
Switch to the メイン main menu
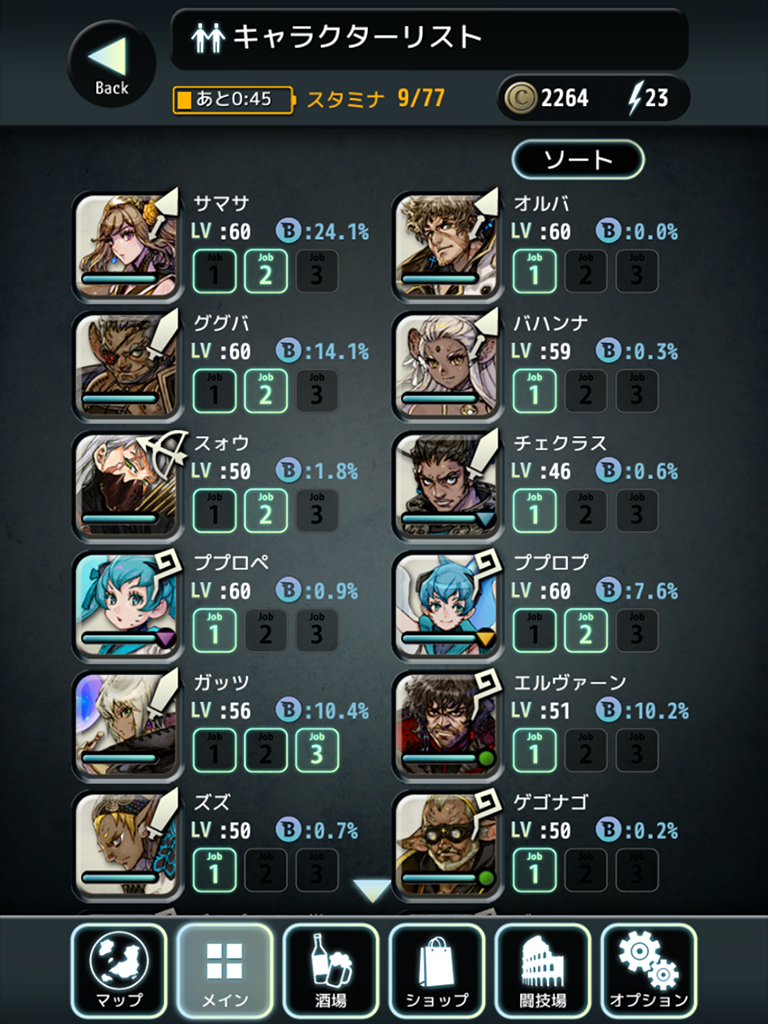pyautogui.click(x=225, y=971)
